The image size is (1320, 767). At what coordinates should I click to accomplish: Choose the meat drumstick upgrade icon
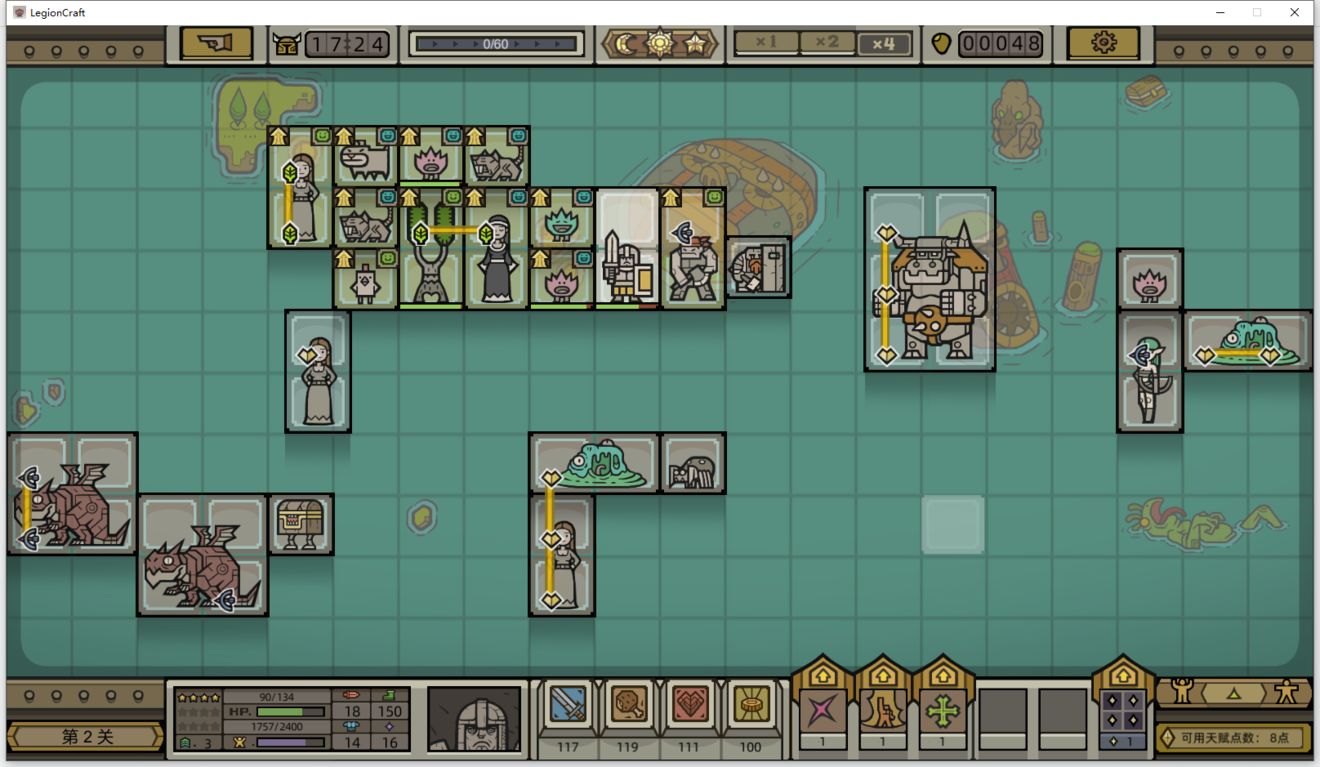pyautogui.click(x=629, y=705)
